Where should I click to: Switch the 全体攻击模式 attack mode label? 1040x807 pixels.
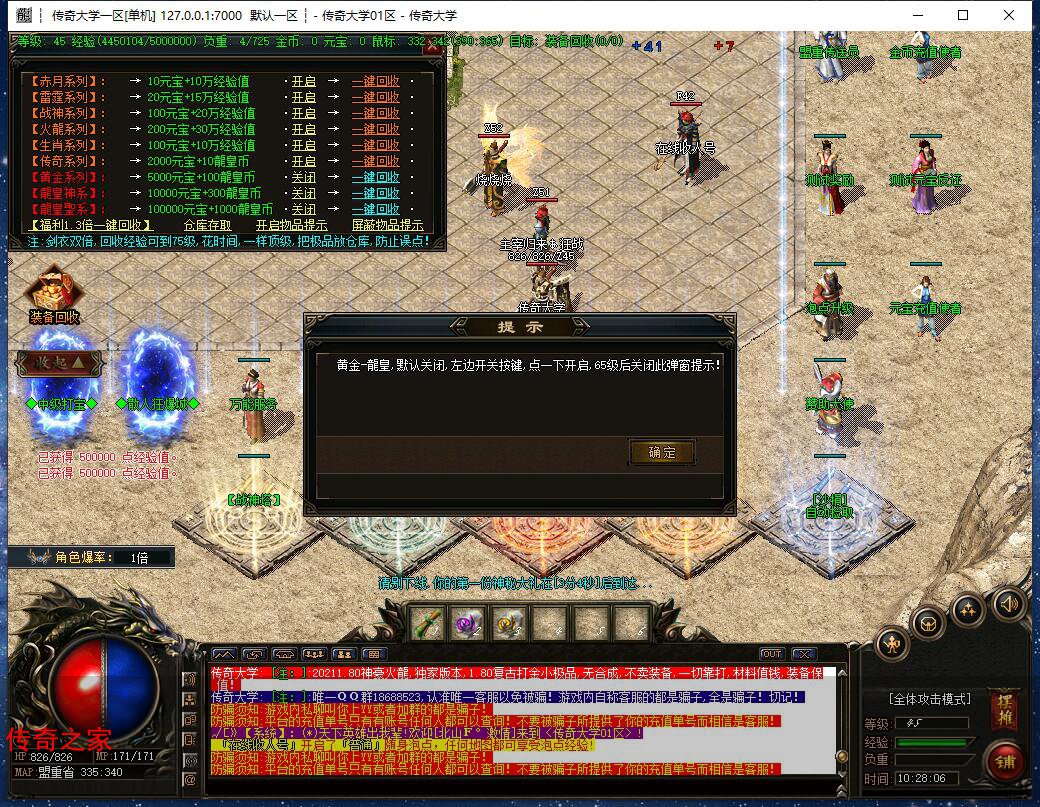click(929, 698)
